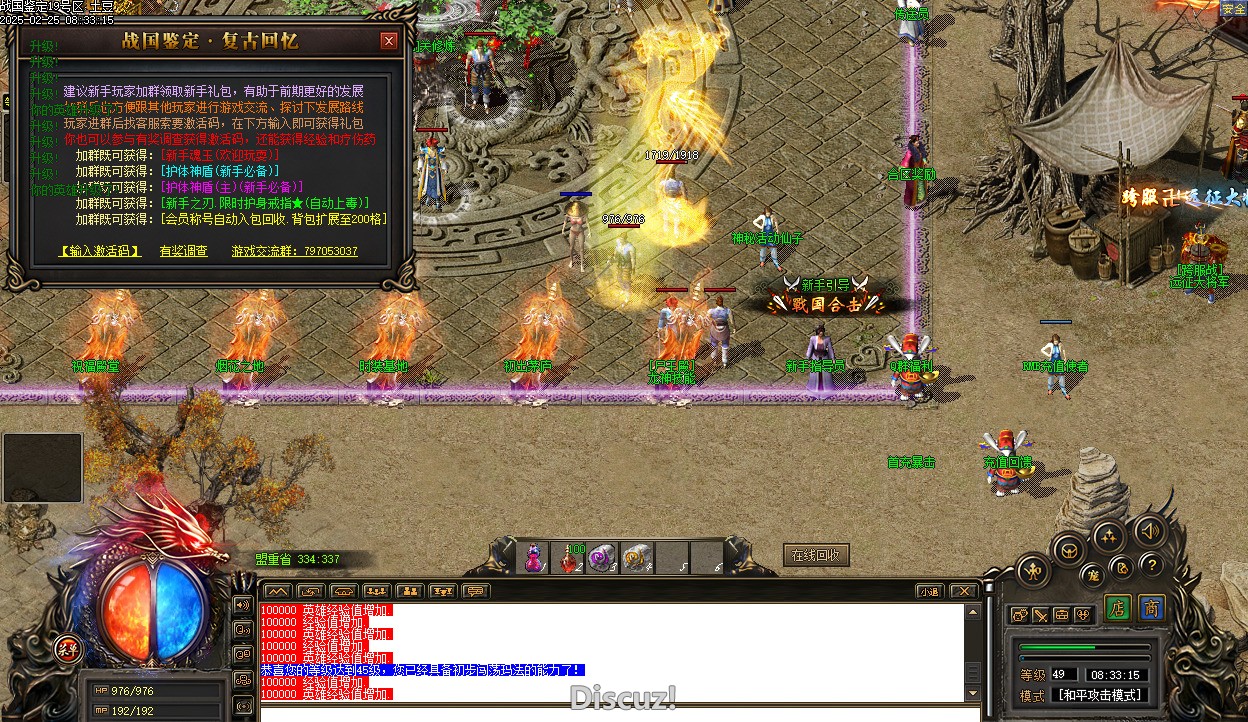Open the question mark help icon
Image resolution: width=1248 pixels, height=722 pixels.
[x=1151, y=565]
